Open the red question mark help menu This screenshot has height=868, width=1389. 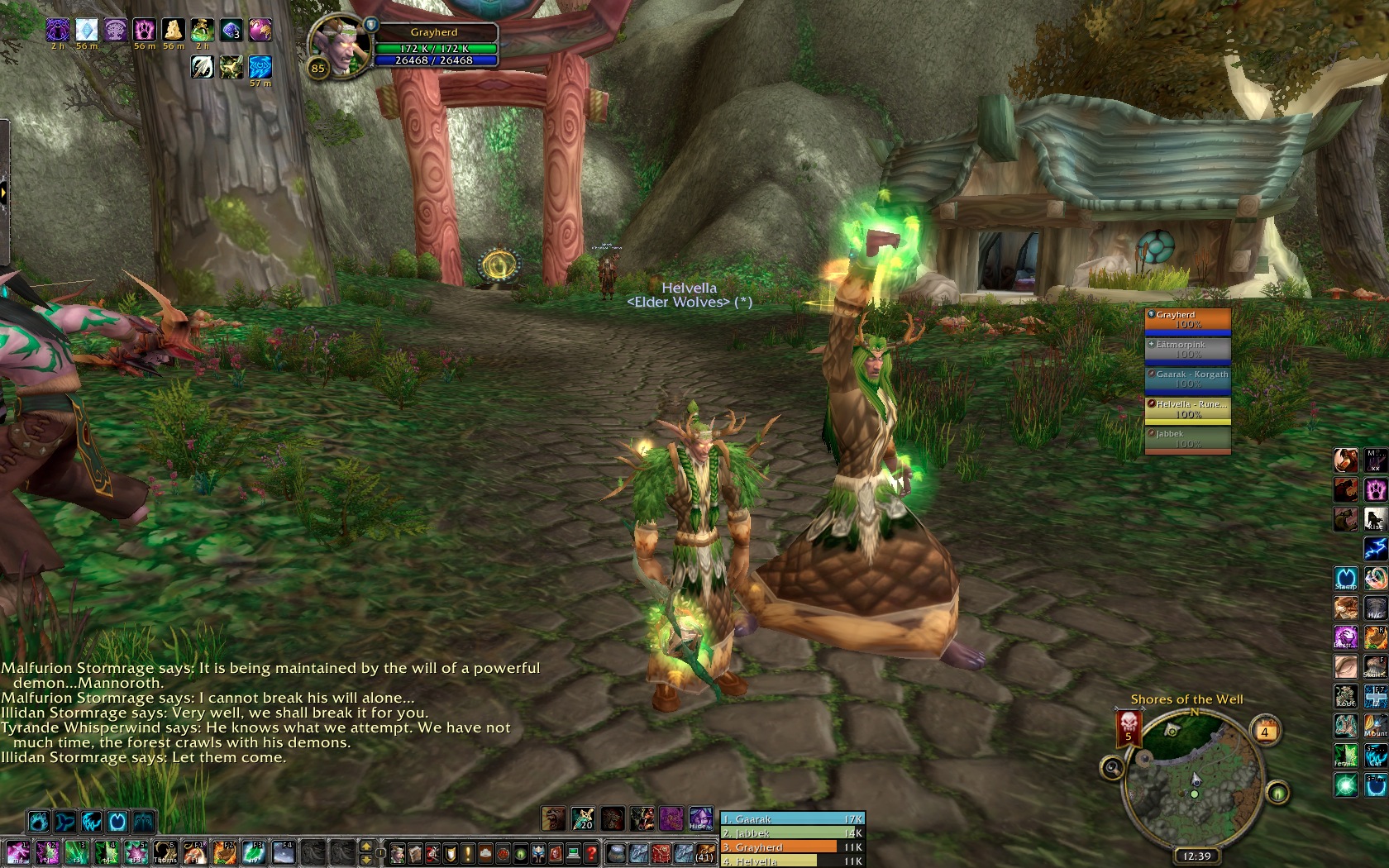591,852
